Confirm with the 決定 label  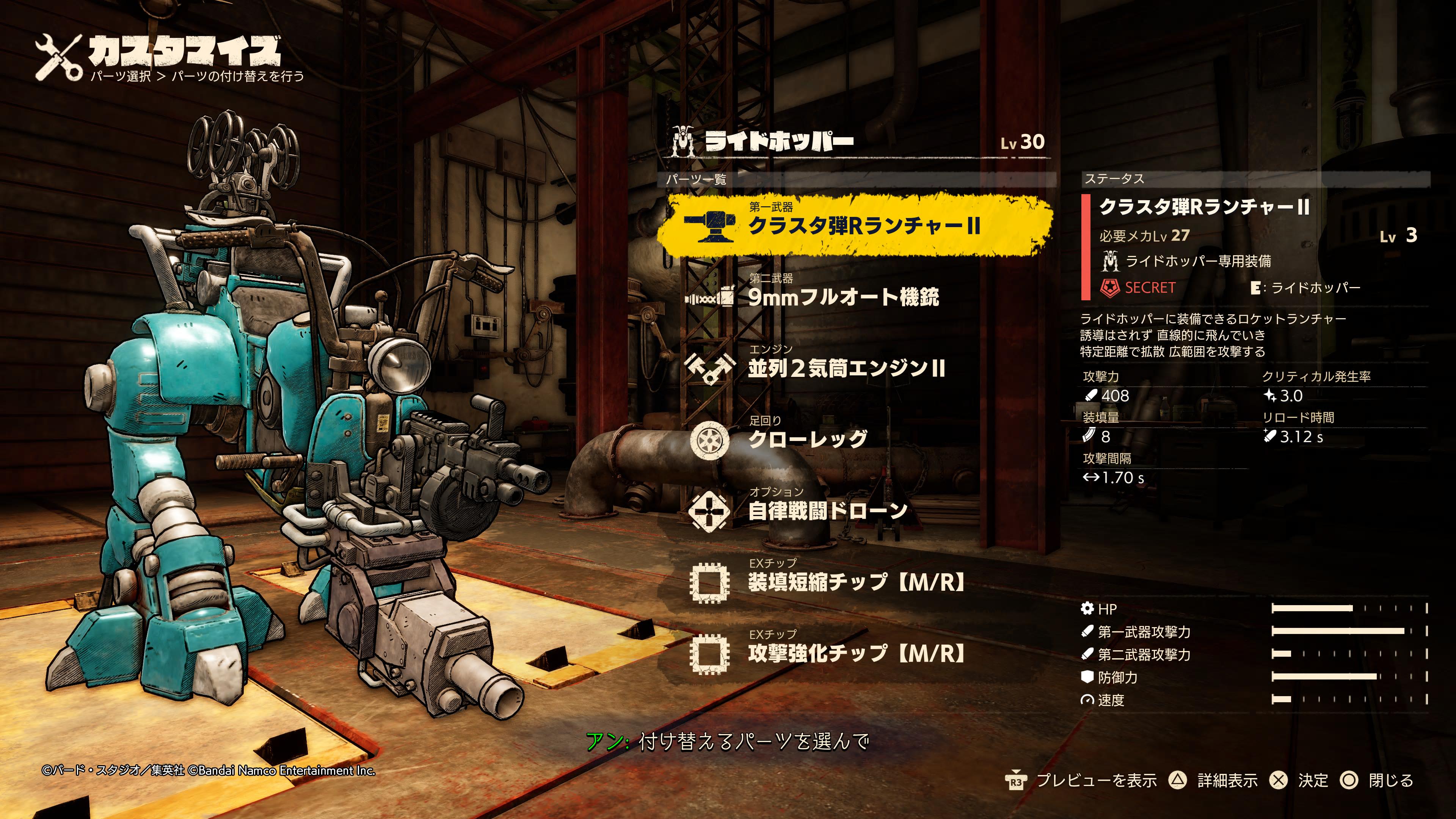1312,781
